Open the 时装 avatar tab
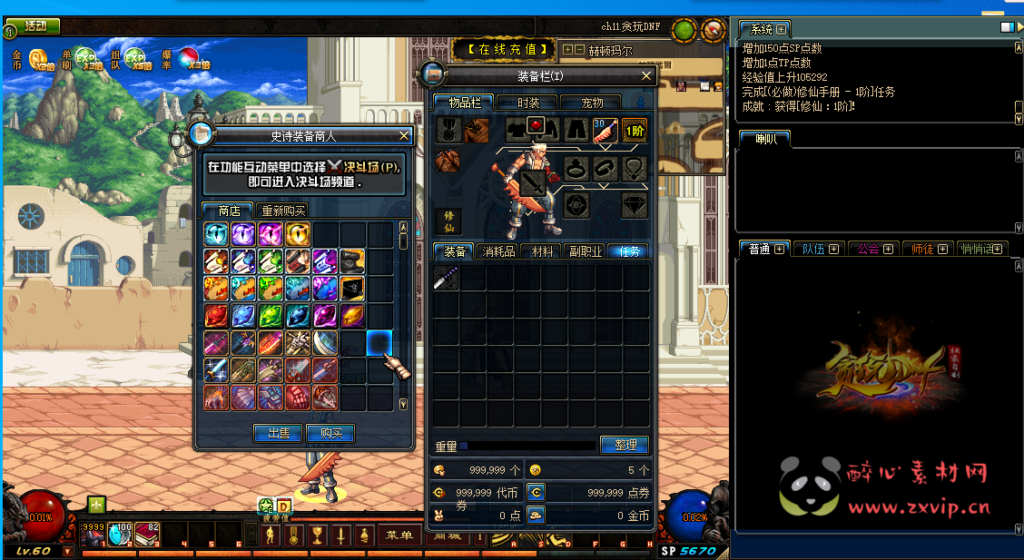 (x=529, y=102)
